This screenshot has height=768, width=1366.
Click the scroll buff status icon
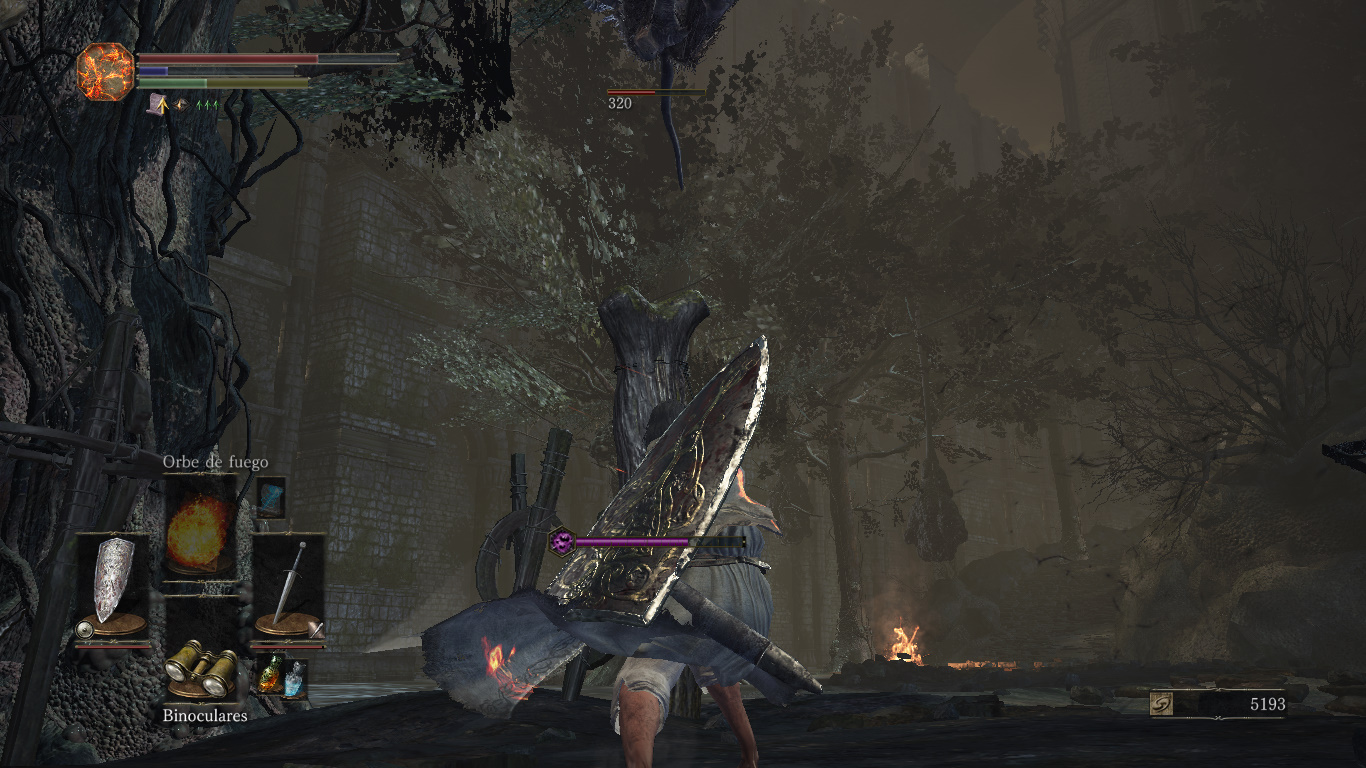pos(157,103)
